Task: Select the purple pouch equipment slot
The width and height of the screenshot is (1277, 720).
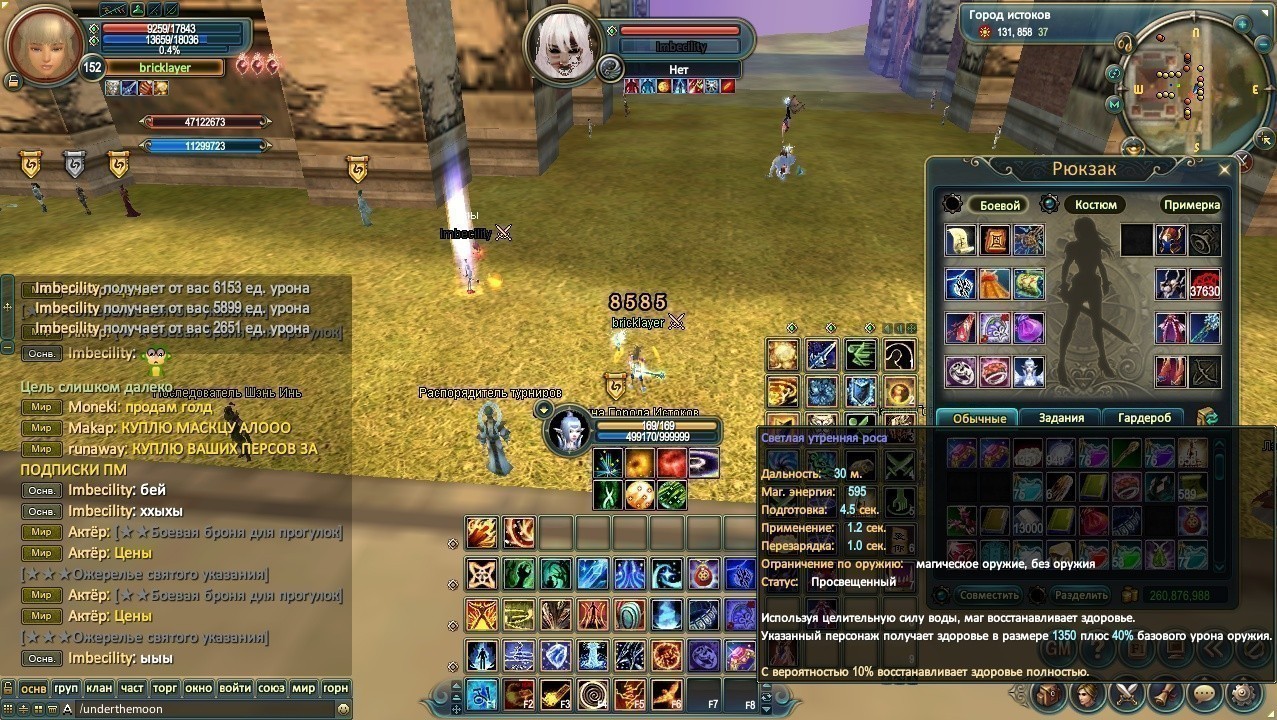Action: click(x=1027, y=328)
